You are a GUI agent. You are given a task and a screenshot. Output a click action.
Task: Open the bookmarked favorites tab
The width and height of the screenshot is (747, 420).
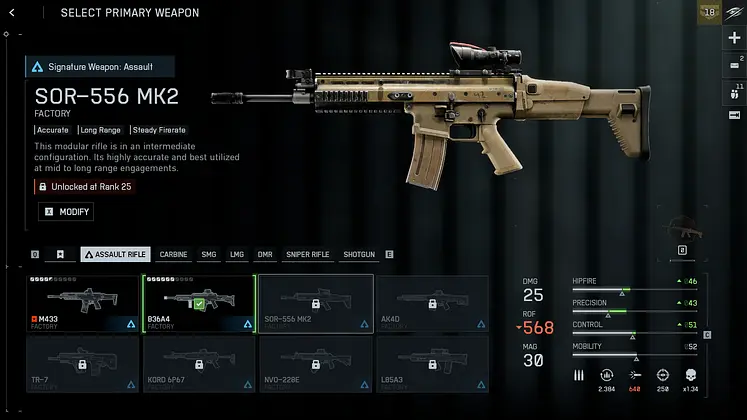(x=61, y=255)
